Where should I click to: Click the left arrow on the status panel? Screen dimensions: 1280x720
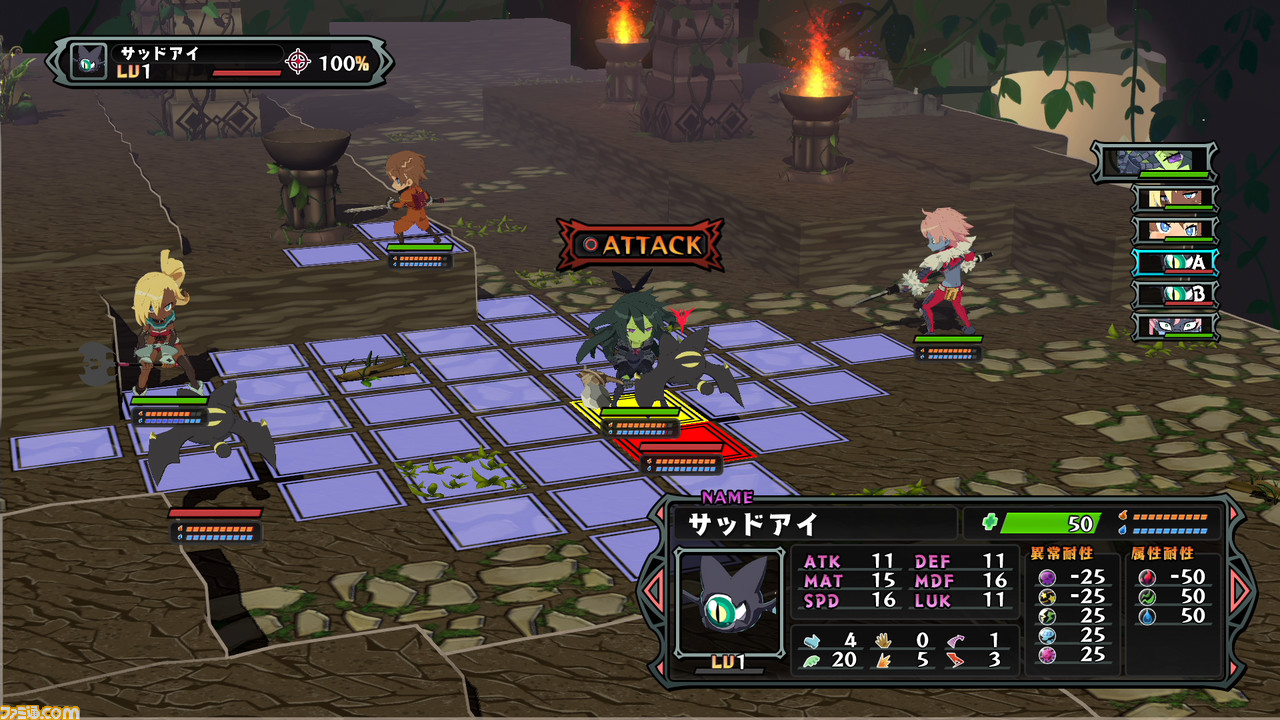(654, 590)
